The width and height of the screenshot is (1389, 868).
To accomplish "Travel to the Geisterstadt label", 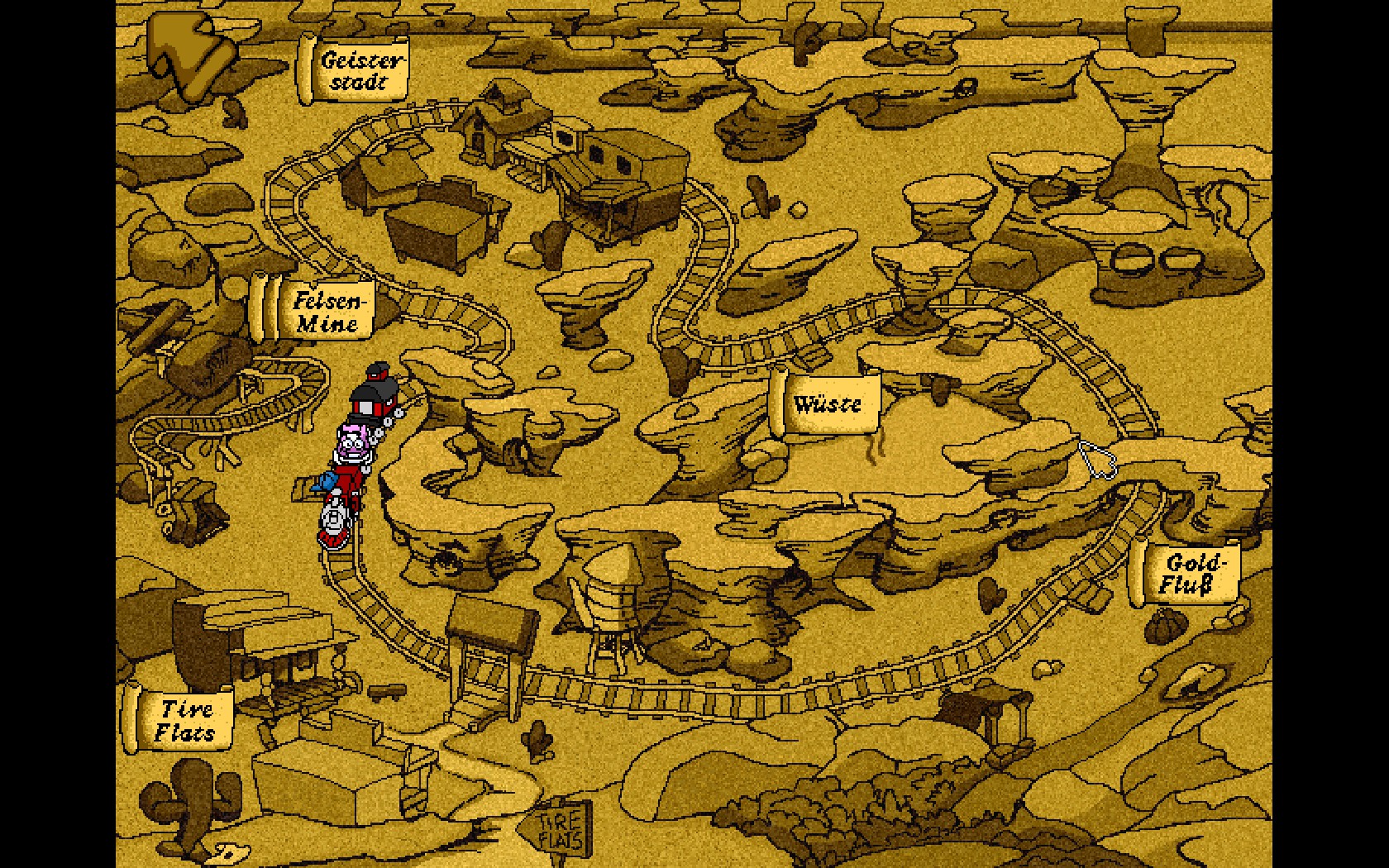I will click(x=356, y=70).
